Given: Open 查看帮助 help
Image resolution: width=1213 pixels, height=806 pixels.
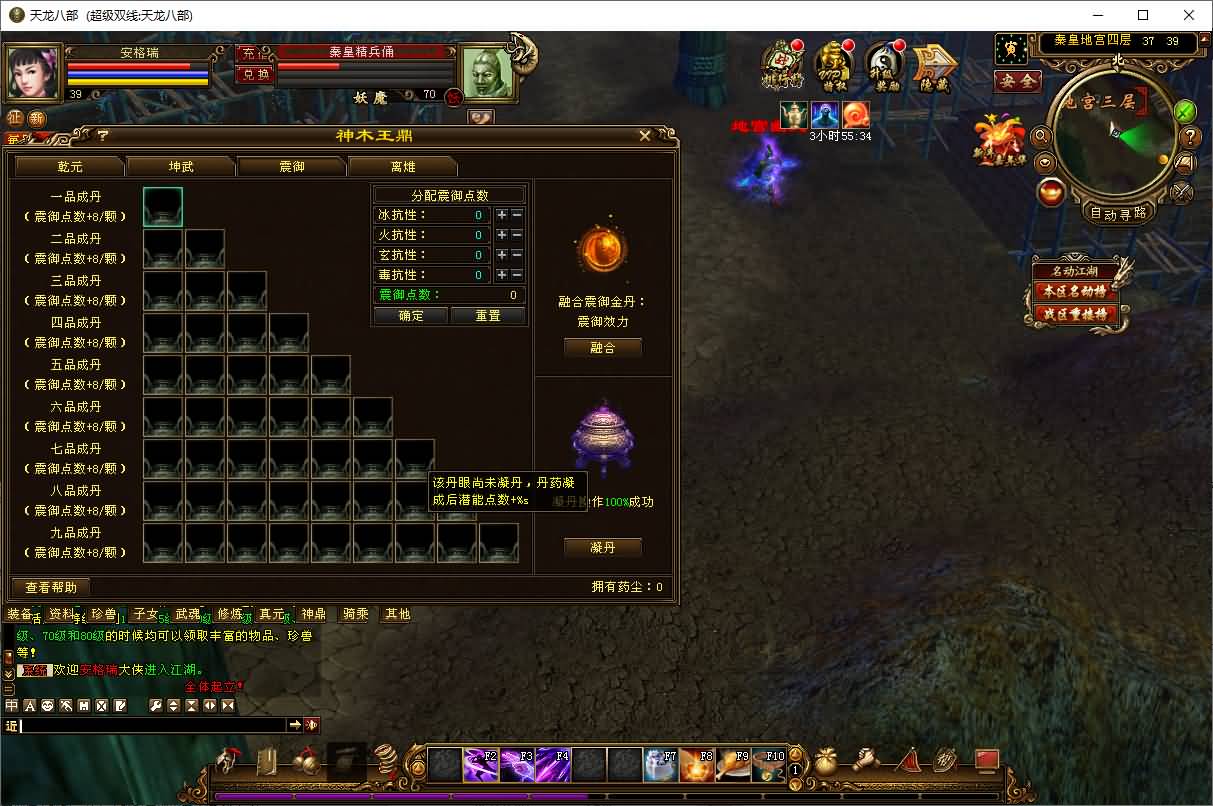Looking at the screenshot, I should click(x=51, y=587).
